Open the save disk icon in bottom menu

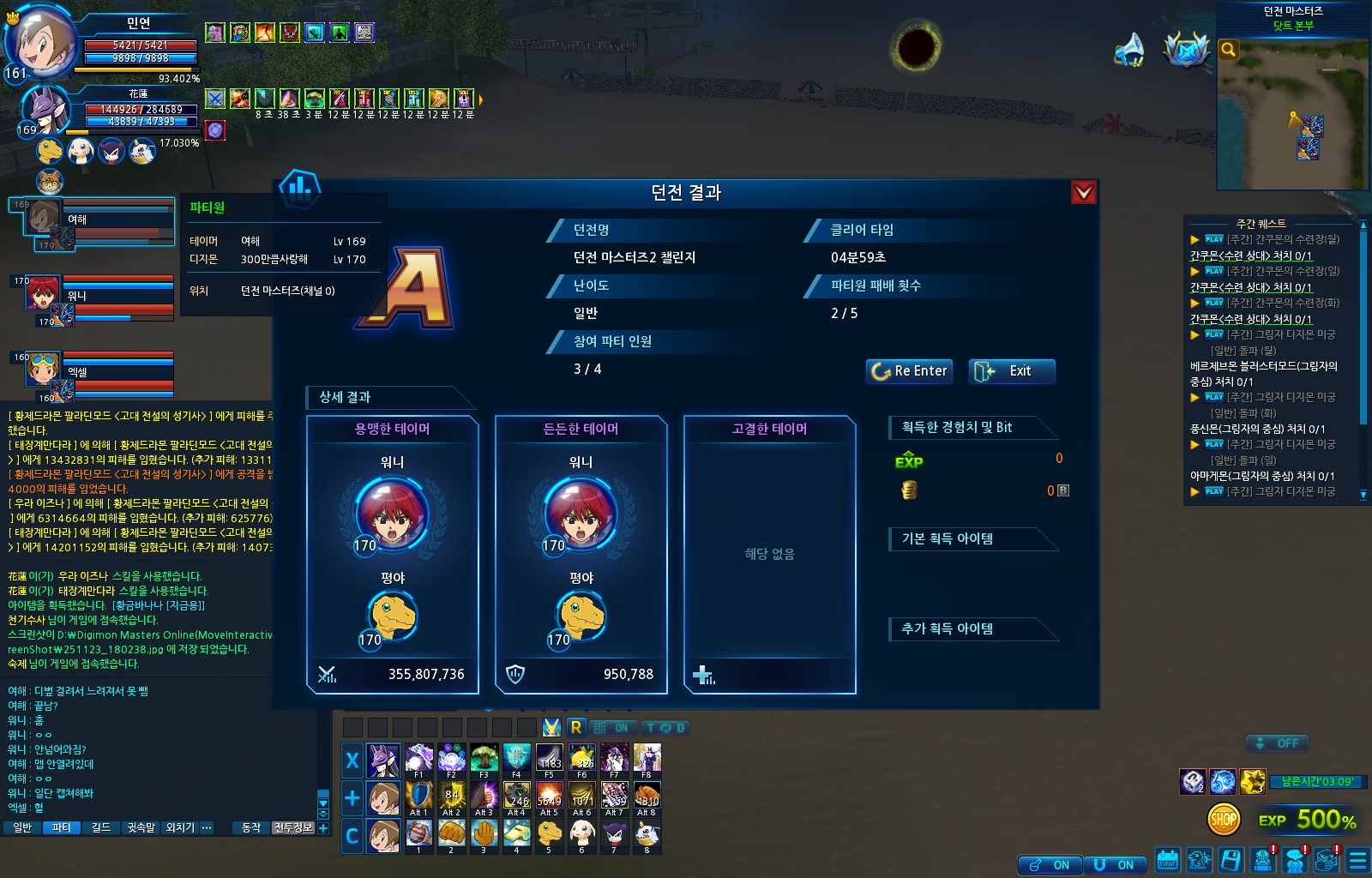1231,860
